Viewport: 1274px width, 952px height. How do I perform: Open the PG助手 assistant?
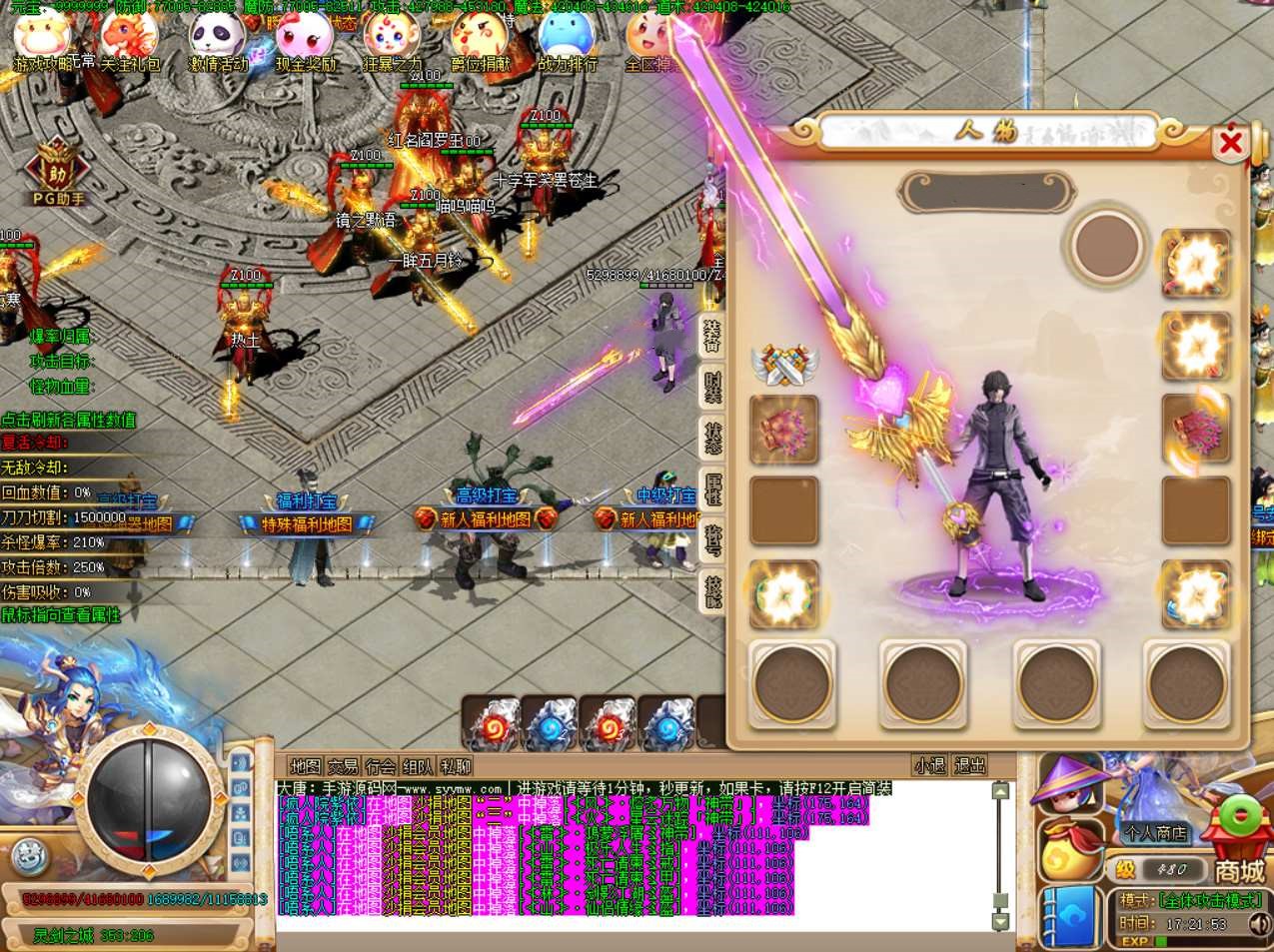coord(57,174)
